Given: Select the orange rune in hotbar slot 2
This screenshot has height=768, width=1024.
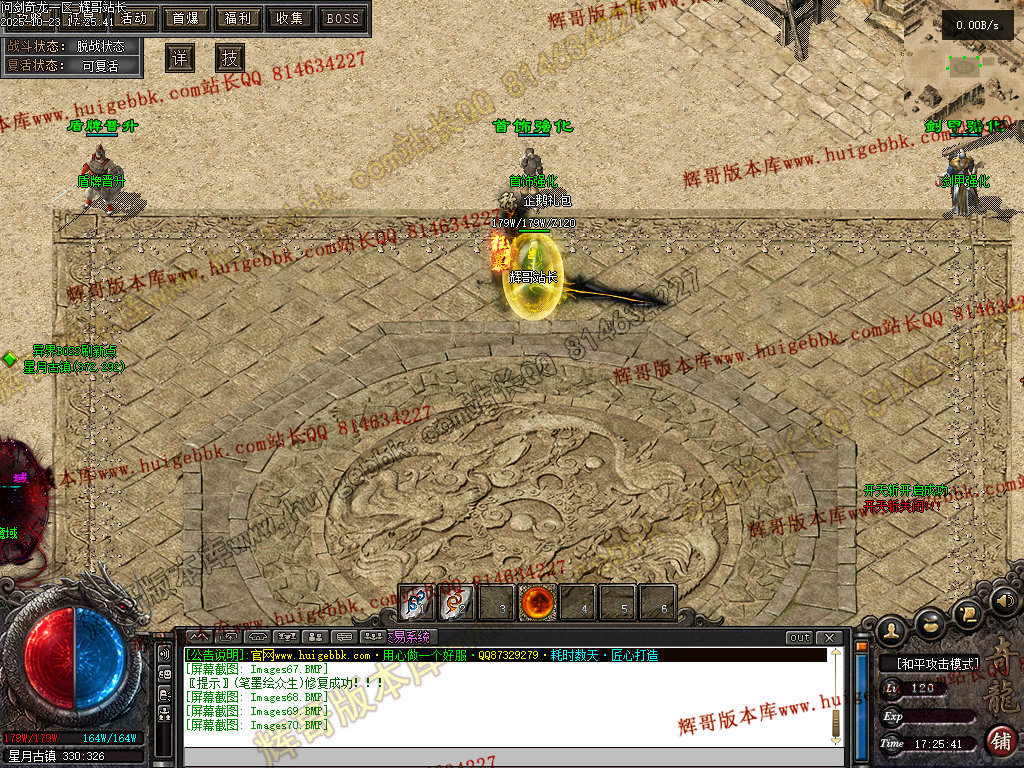Looking at the screenshot, I should pos(457,603).
